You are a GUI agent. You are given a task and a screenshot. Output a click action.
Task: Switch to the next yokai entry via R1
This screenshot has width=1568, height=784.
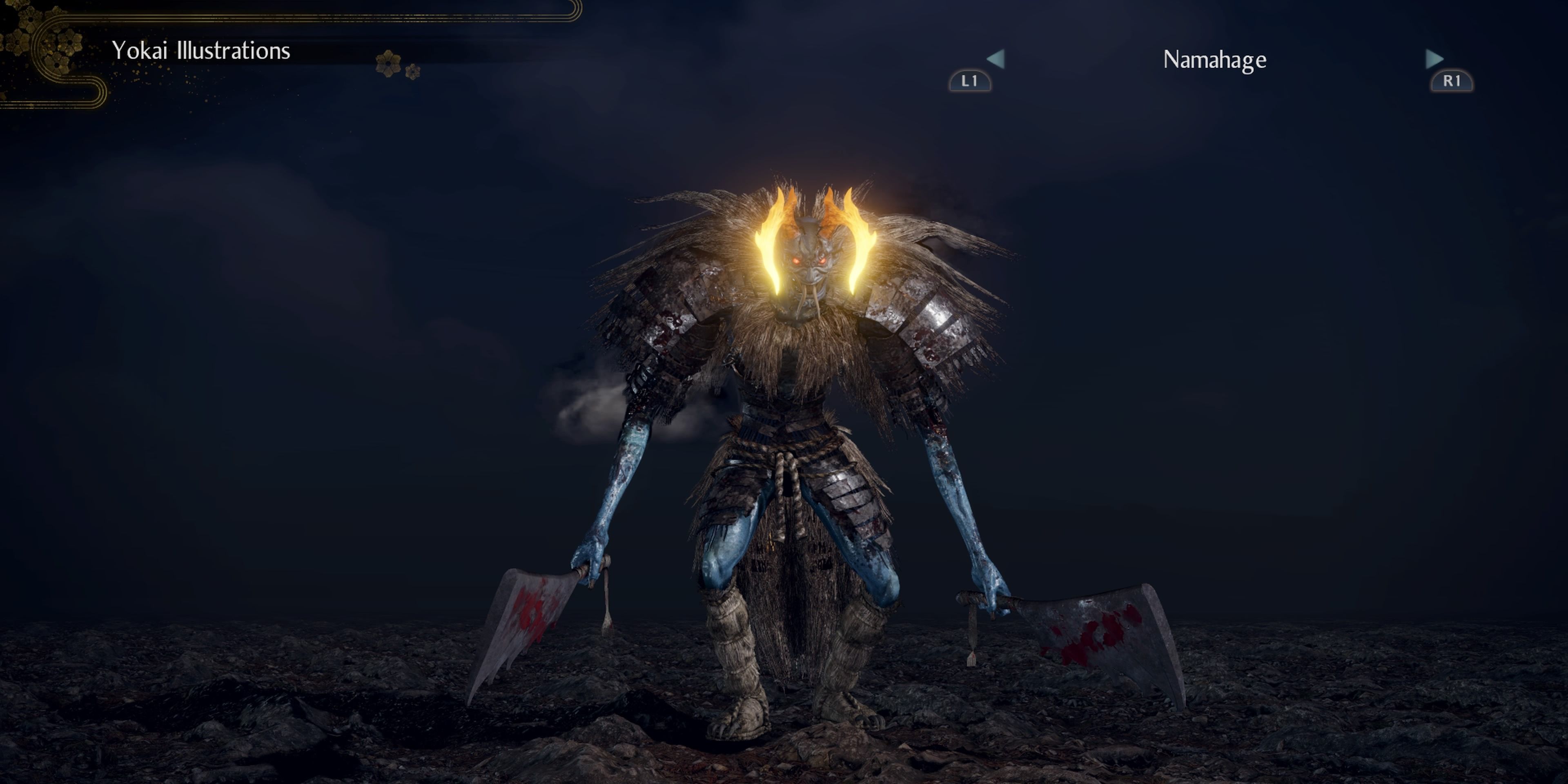[1453, 82]
